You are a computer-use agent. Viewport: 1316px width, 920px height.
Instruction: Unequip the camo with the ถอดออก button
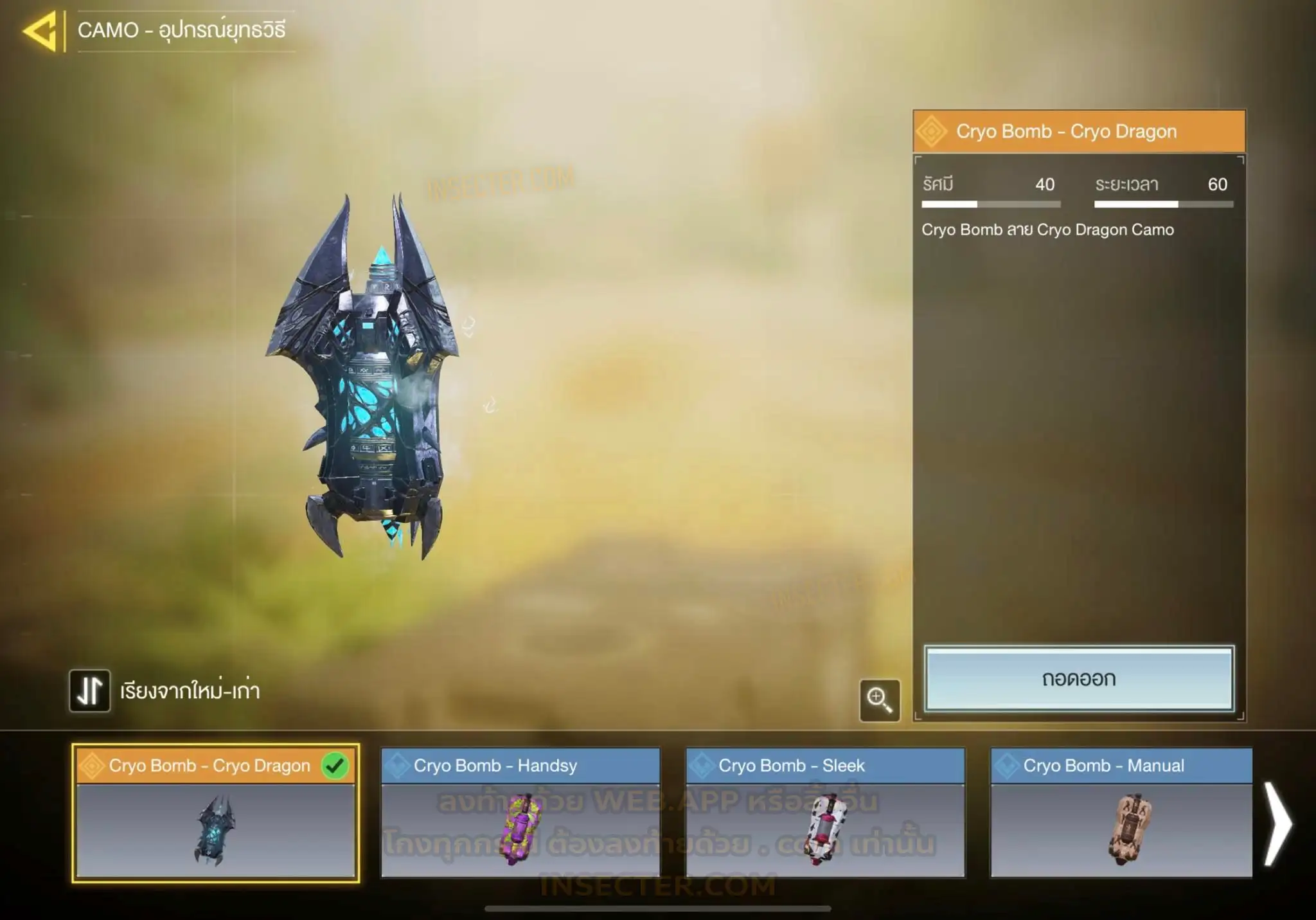coord(1079,679)
